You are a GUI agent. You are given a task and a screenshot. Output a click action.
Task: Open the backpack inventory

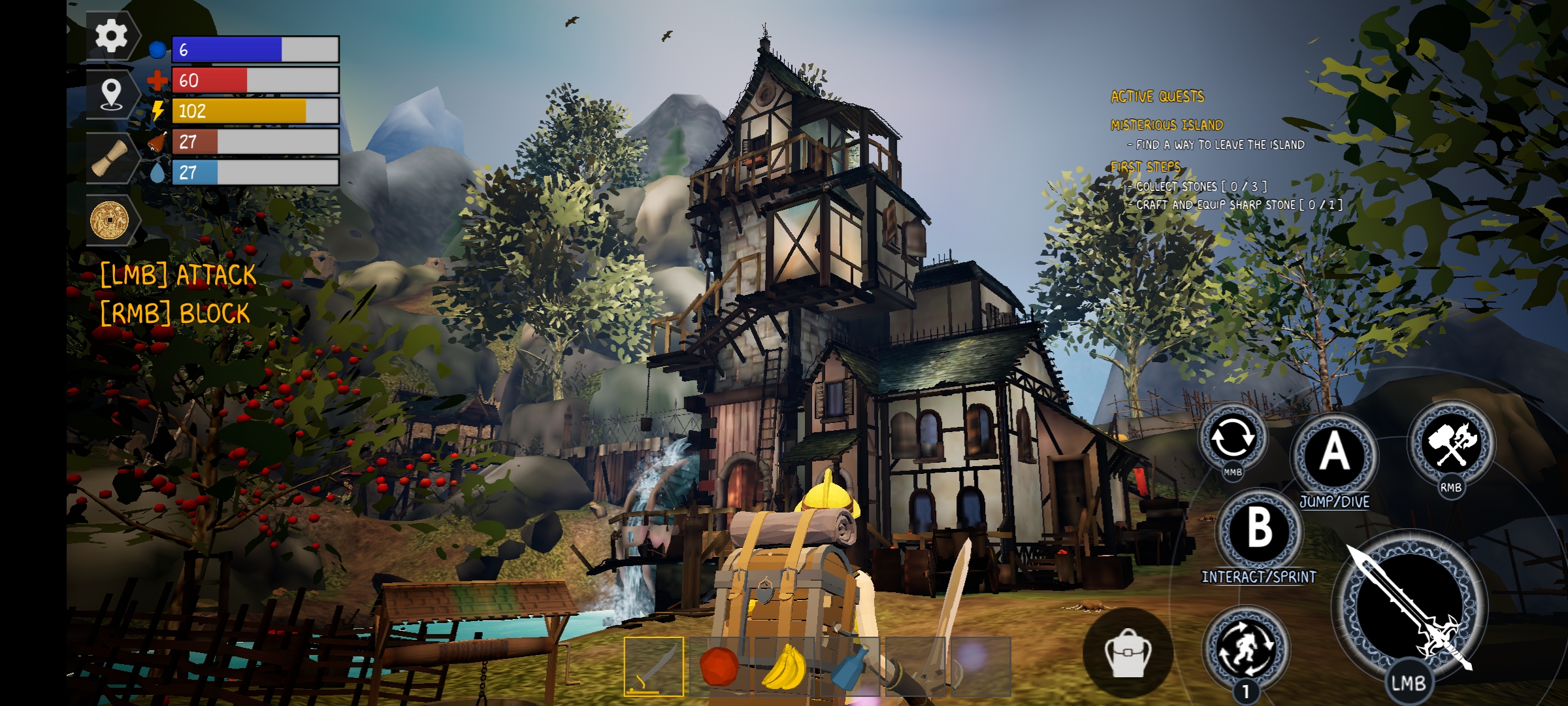coord(1127,652)
